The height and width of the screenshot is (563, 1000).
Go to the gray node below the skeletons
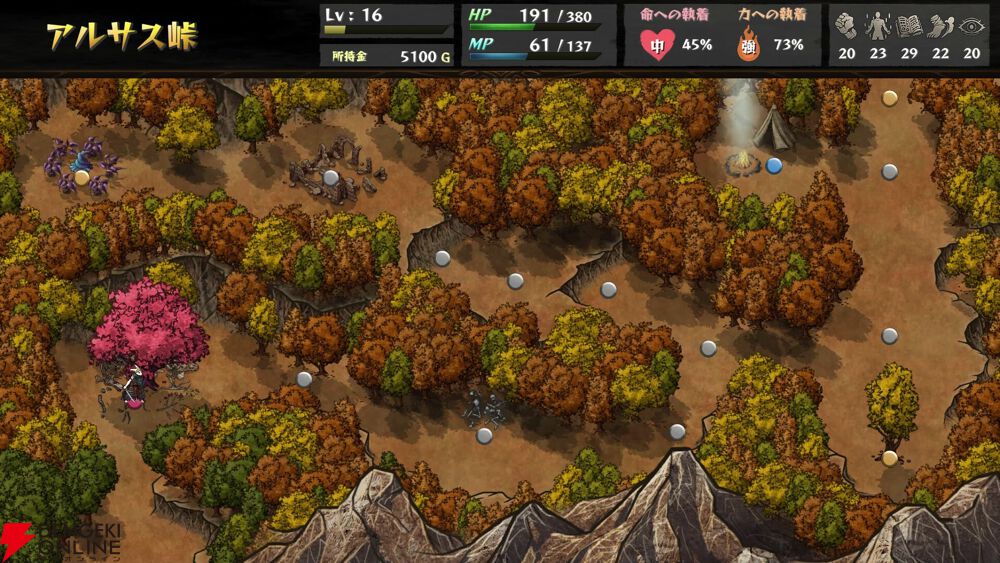[484, 435]
